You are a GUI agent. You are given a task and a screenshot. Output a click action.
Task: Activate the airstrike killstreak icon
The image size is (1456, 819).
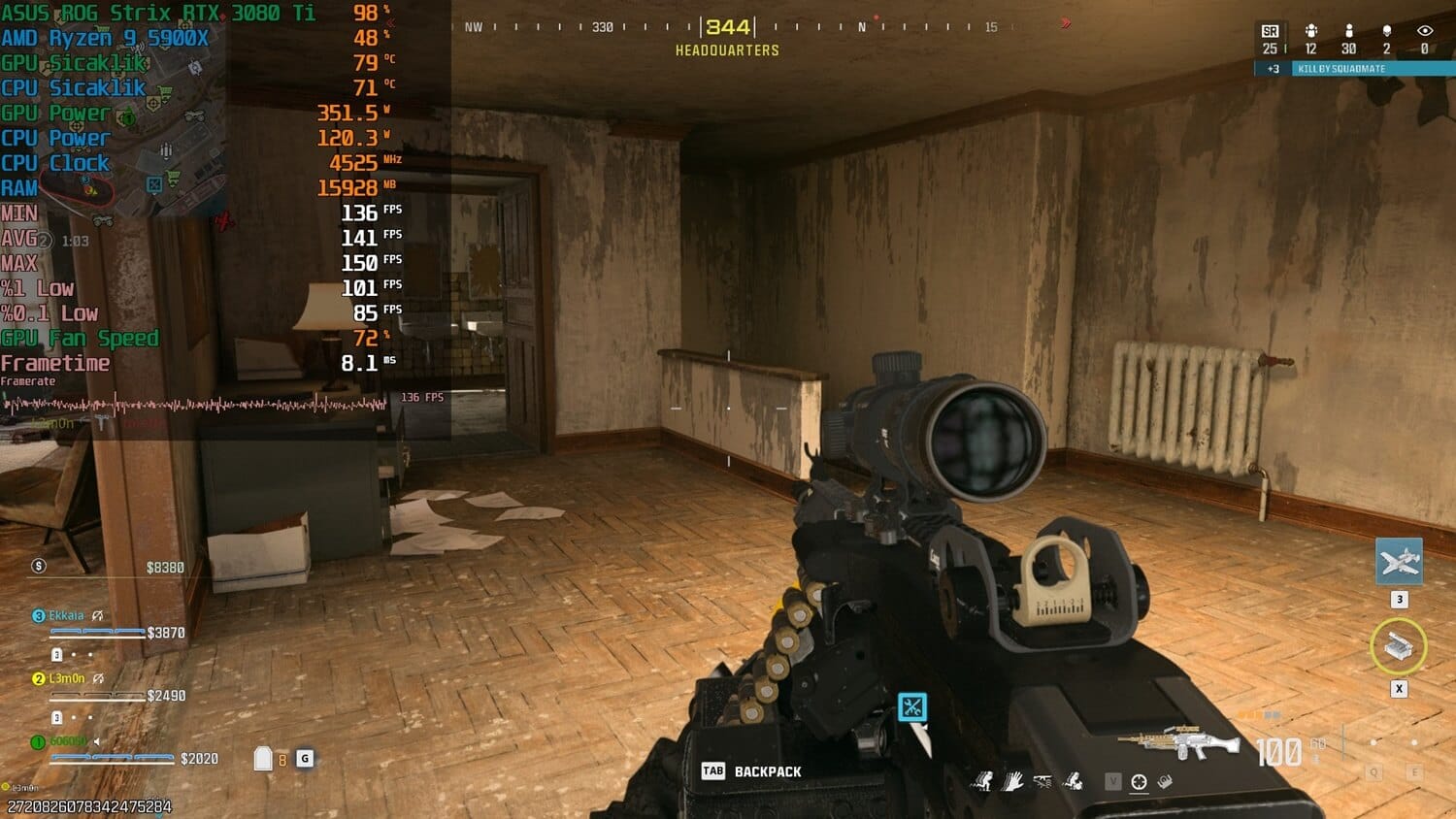[x=1399, y=561]
